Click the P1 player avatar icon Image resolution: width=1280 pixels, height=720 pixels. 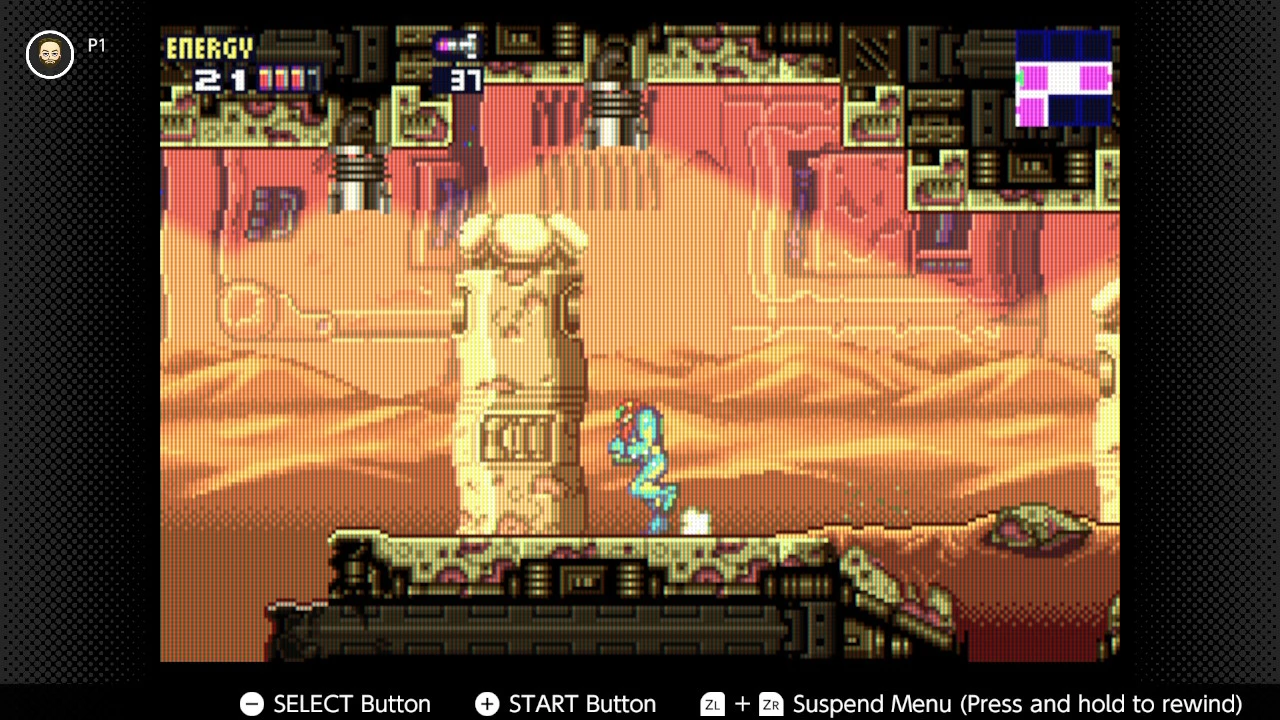(x=48, y=54)
